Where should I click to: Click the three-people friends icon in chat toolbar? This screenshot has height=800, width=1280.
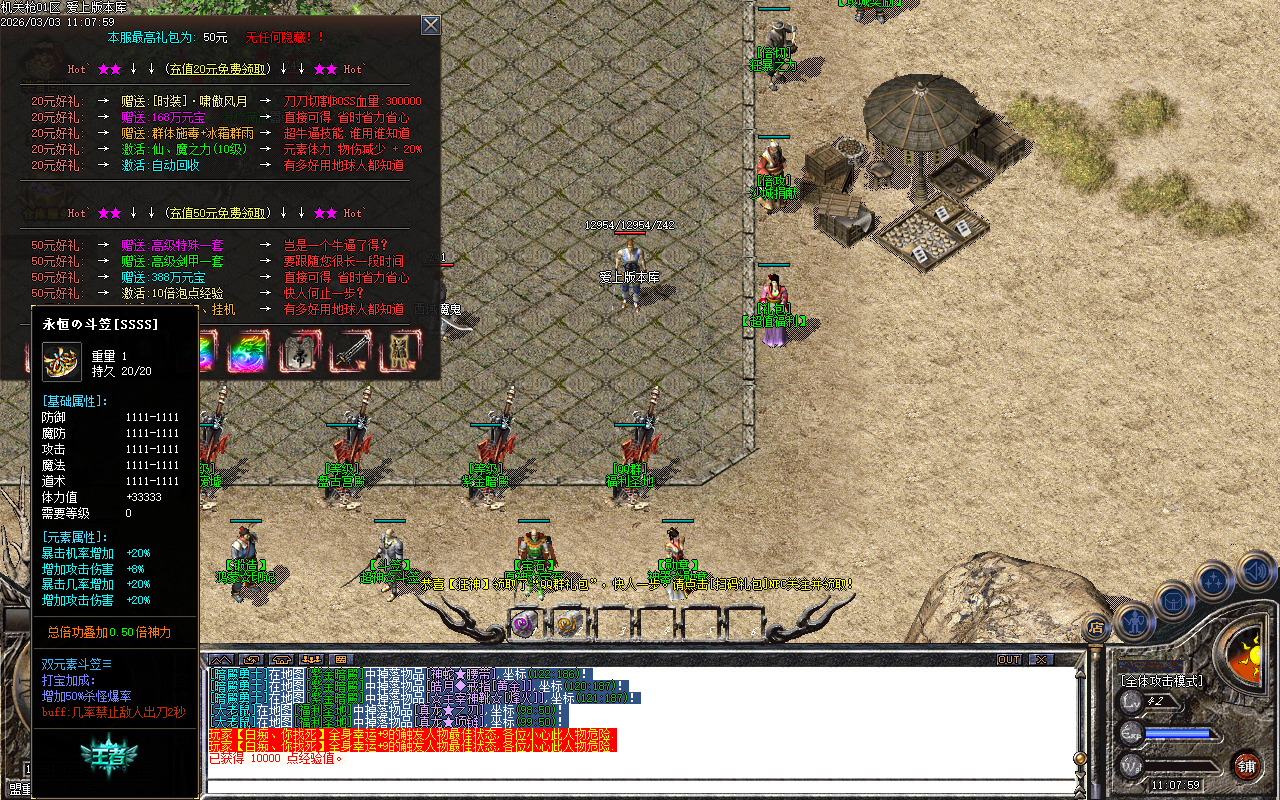pyautogui.click(x=312, y=659)
